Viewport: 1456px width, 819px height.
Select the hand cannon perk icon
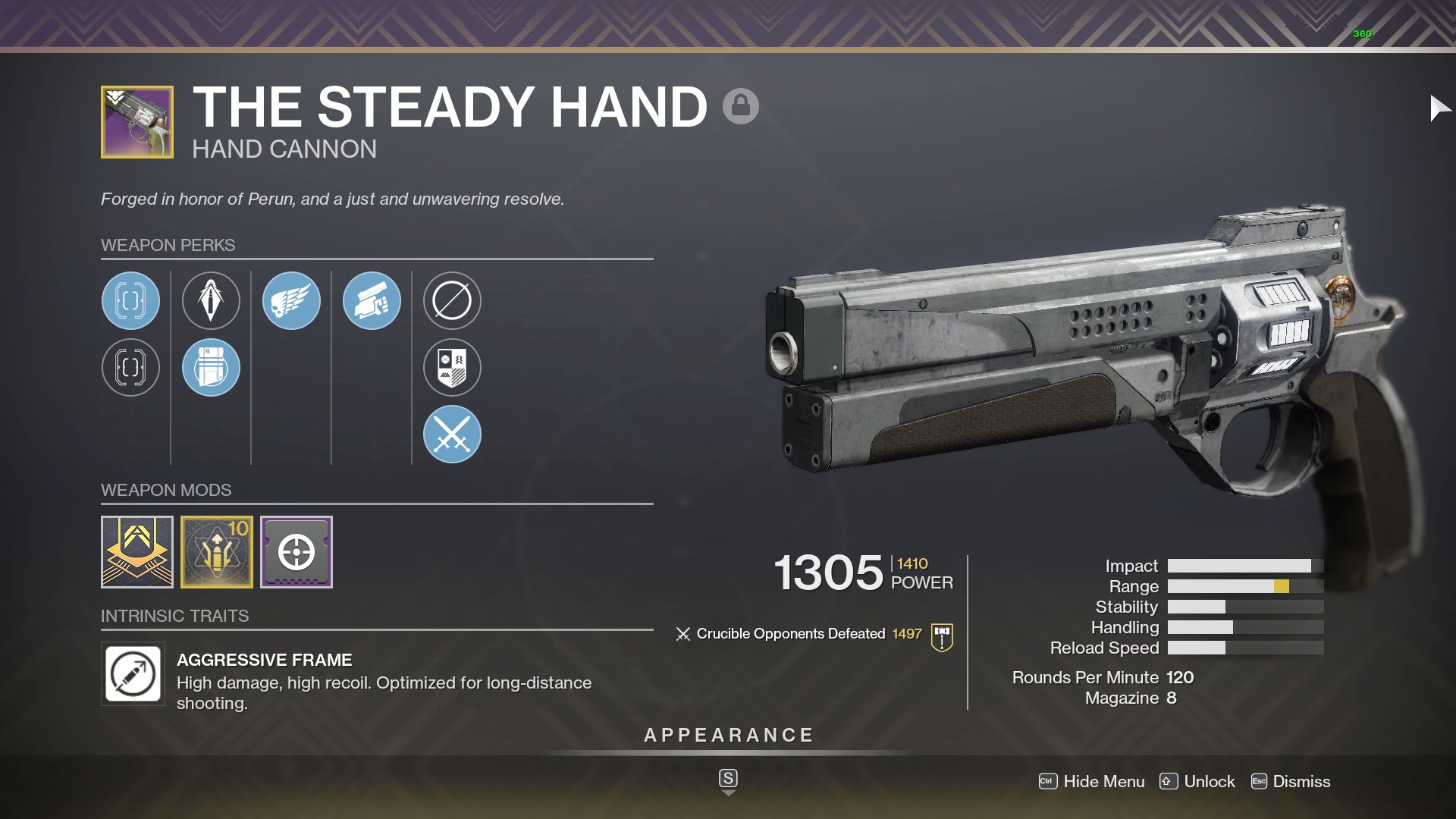[x=372, y=300]
